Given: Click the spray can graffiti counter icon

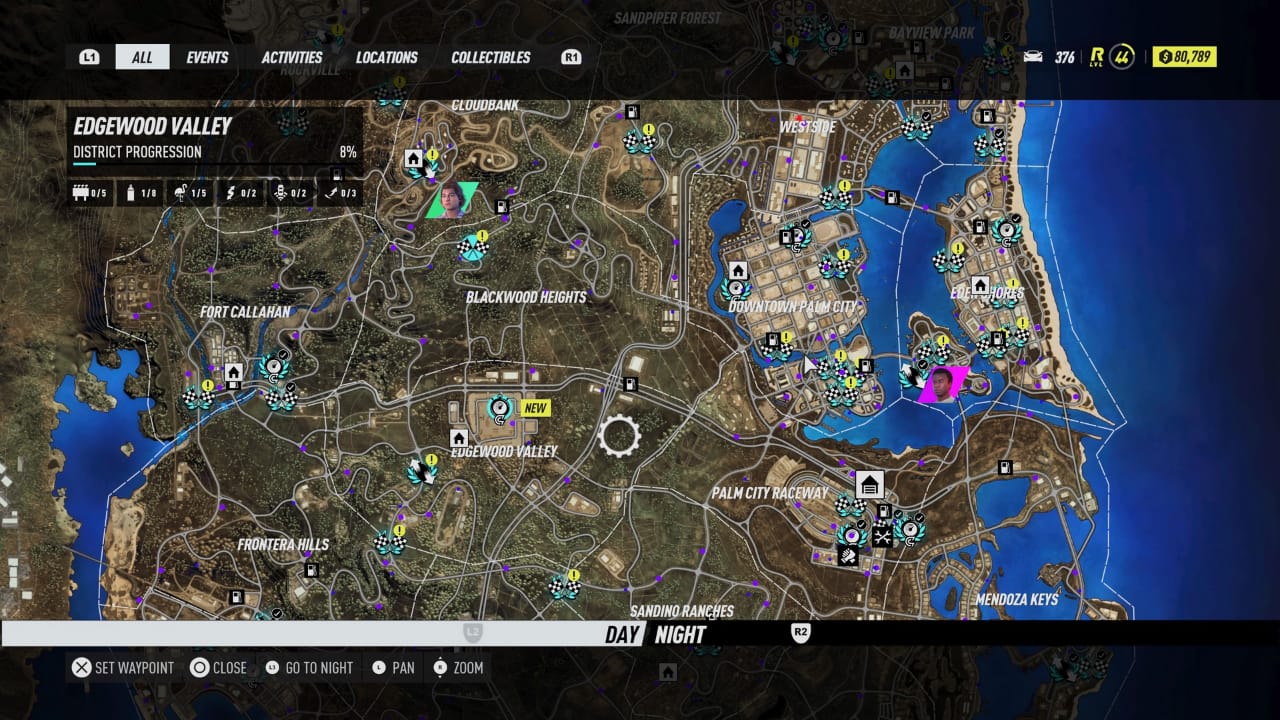Looking at the screenshot, I should 131,192.
